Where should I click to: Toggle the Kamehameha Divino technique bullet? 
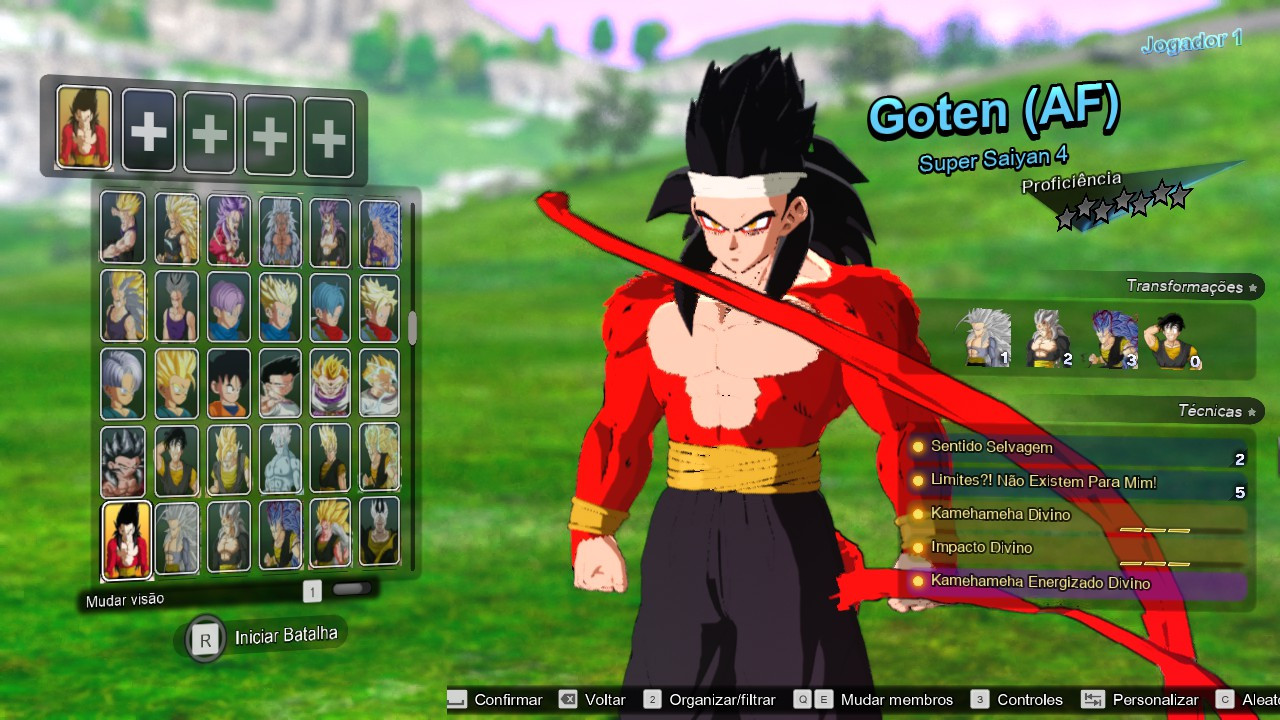920,515
